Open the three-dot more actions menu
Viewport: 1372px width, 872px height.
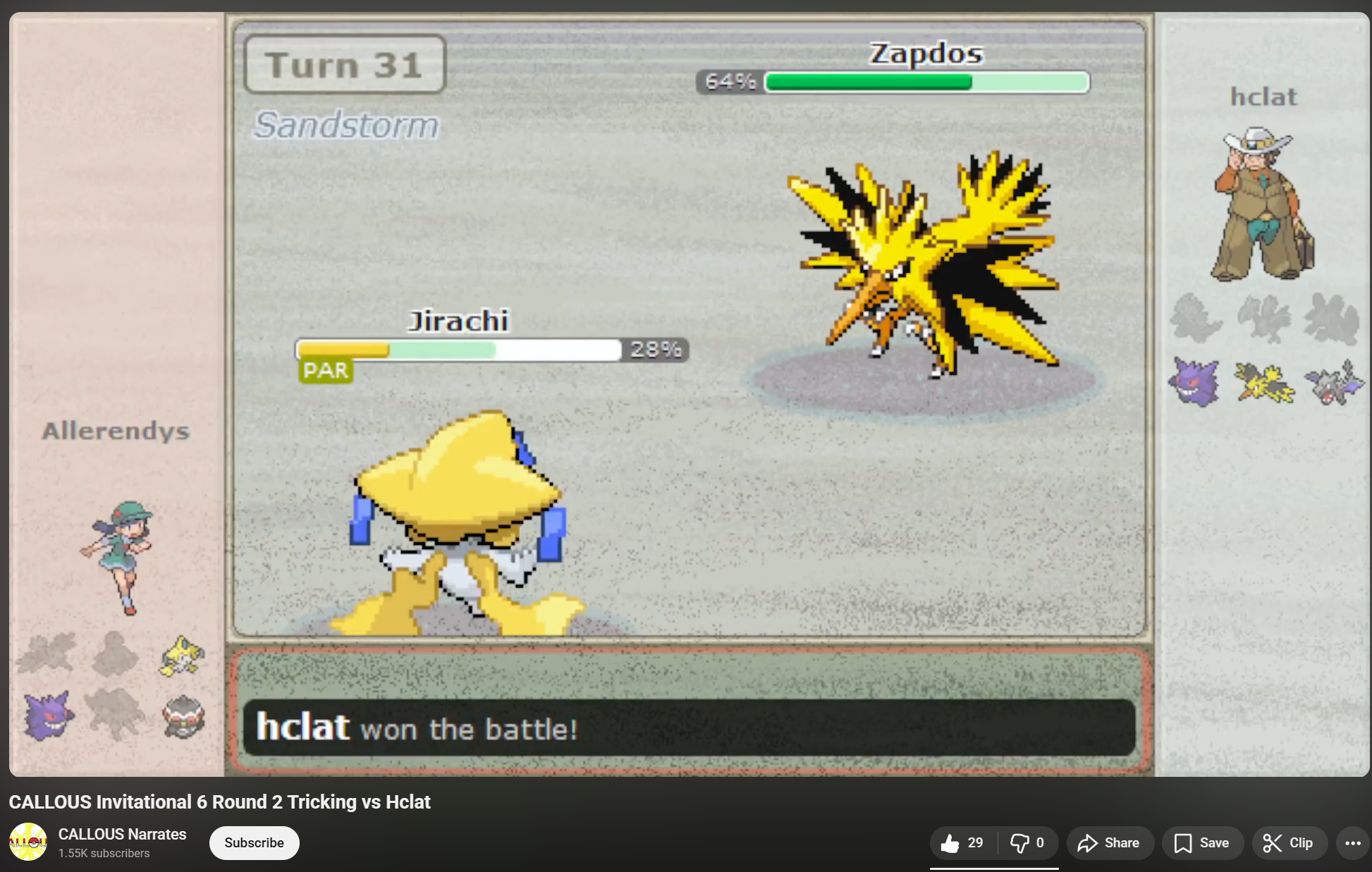(x=1352, y=843)
